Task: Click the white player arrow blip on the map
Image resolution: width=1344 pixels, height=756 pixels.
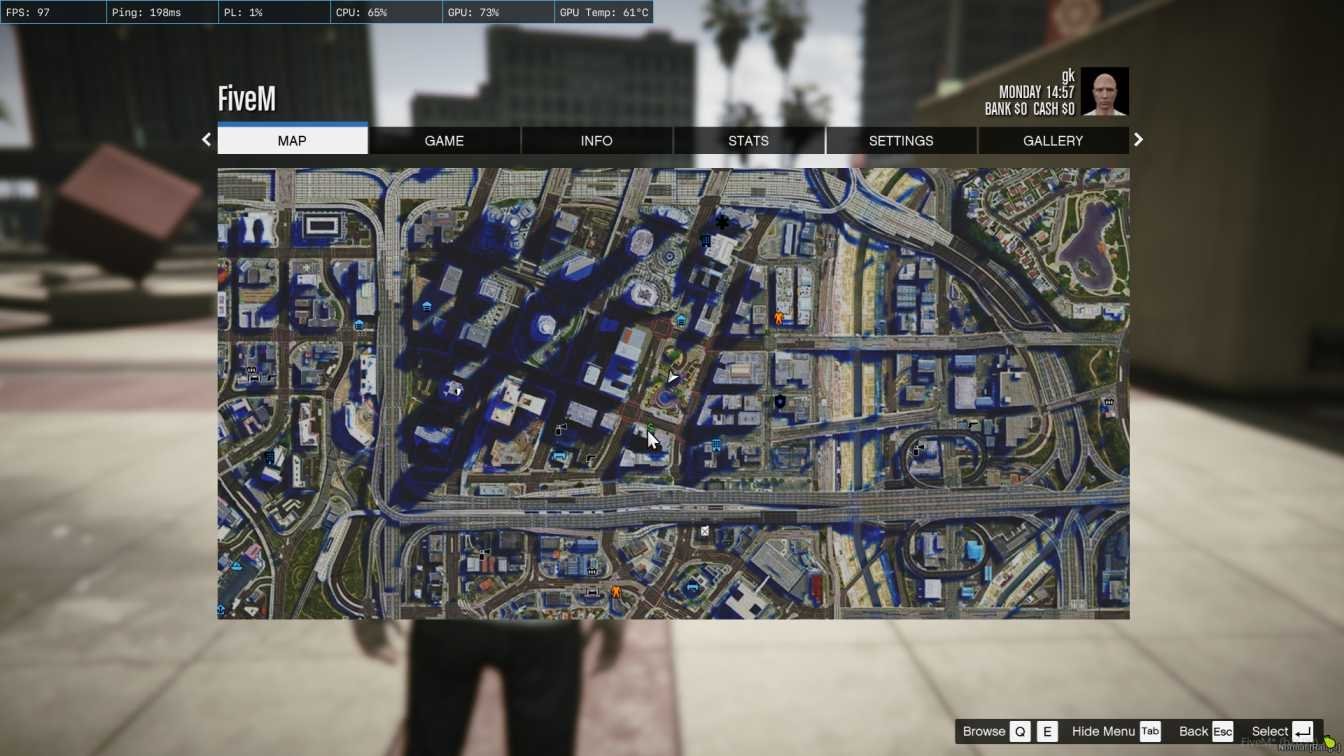Action: (671, 377)
